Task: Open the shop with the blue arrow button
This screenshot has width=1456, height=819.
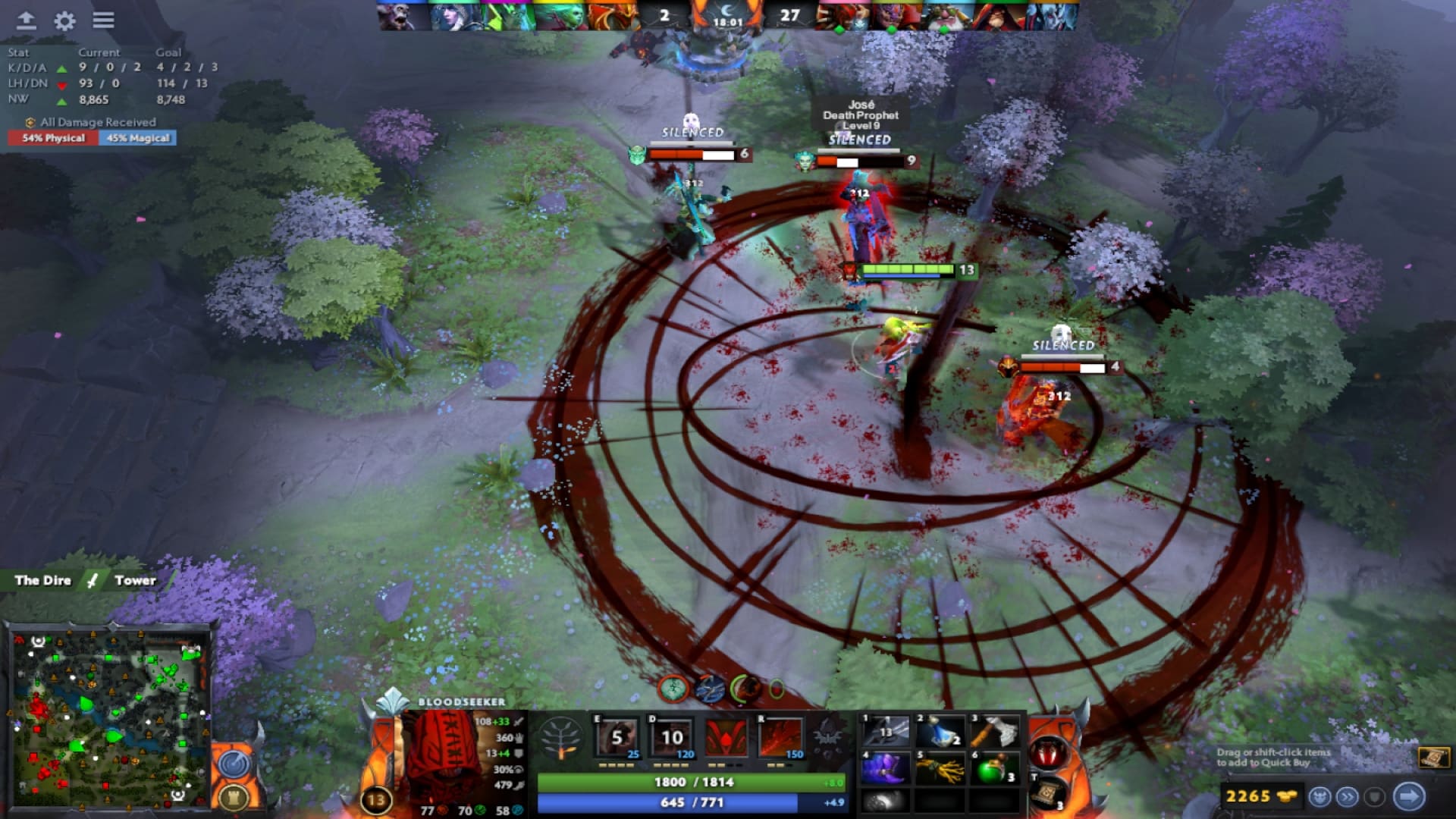Action: coord(1408,798)
